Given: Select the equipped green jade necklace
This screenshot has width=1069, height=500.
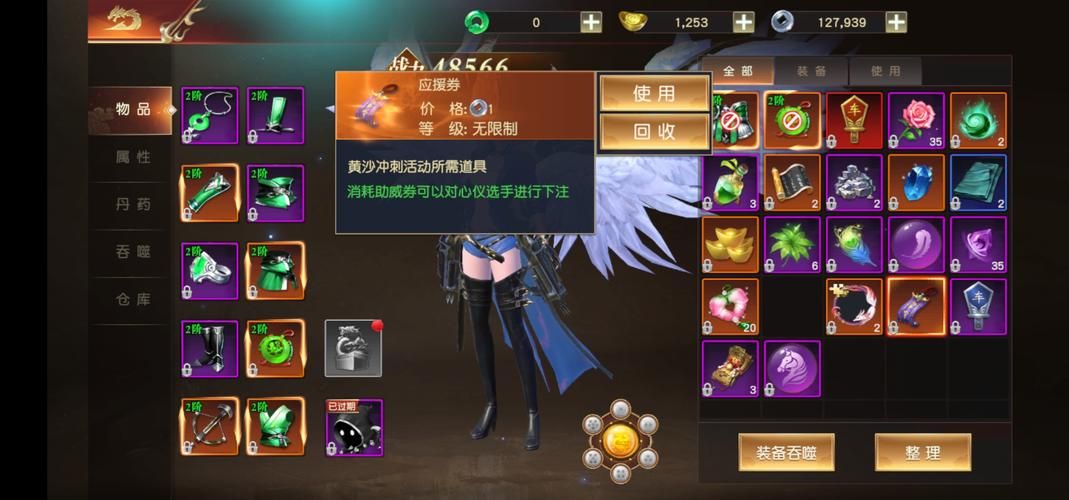Looking at the screenshot, I should (x=210, y=115).
